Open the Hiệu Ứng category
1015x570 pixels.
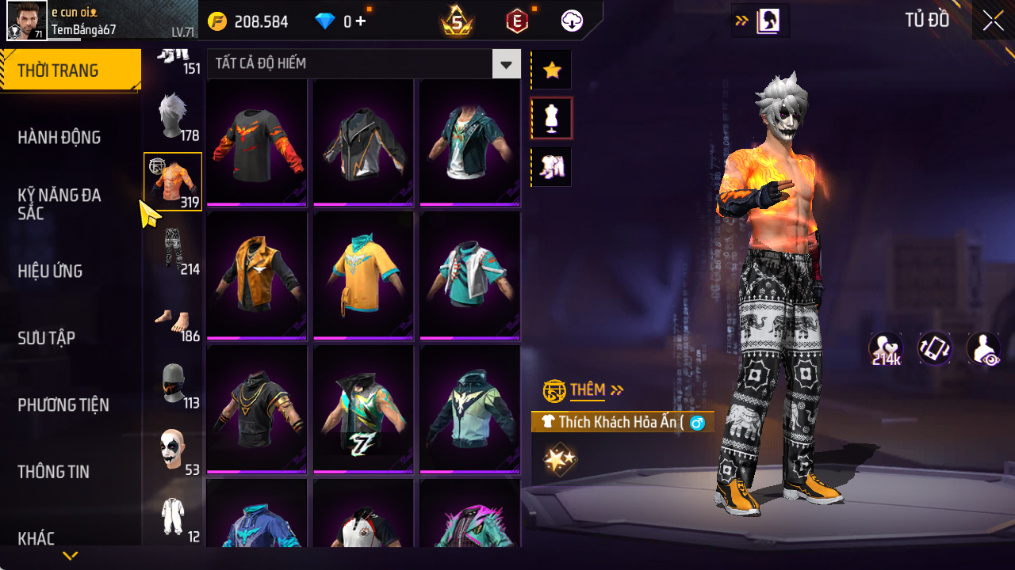tap(50, 271)
